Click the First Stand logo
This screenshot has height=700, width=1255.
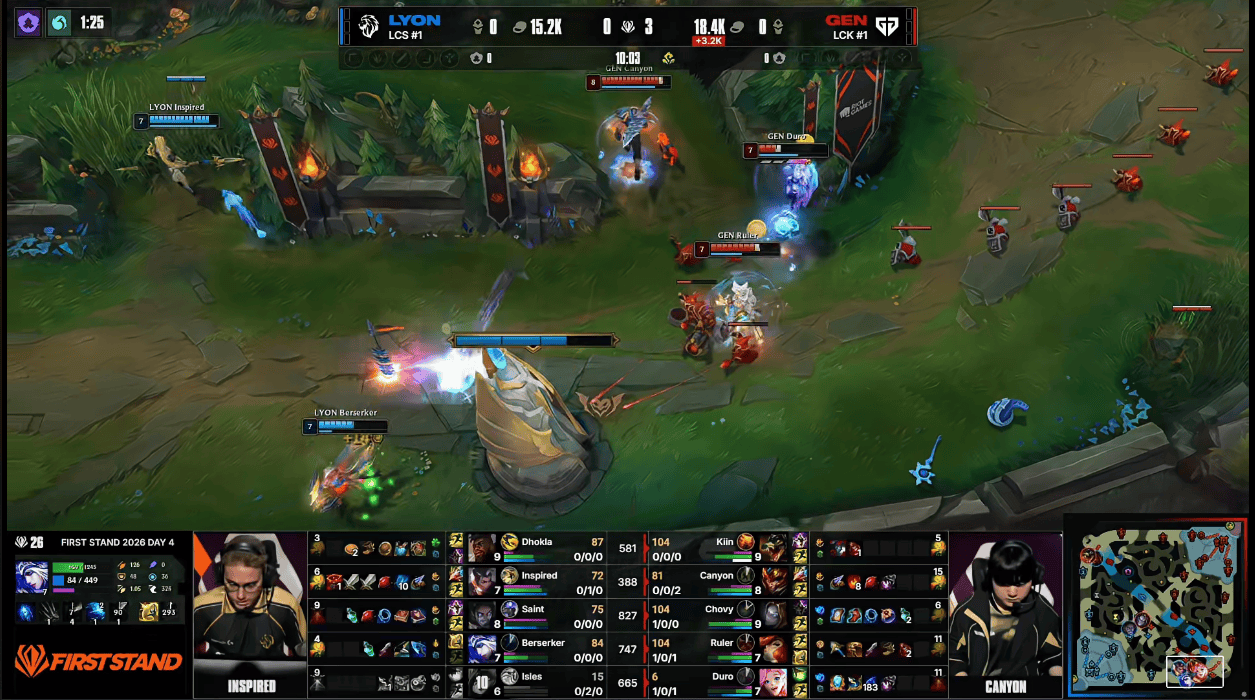(97, 660)
